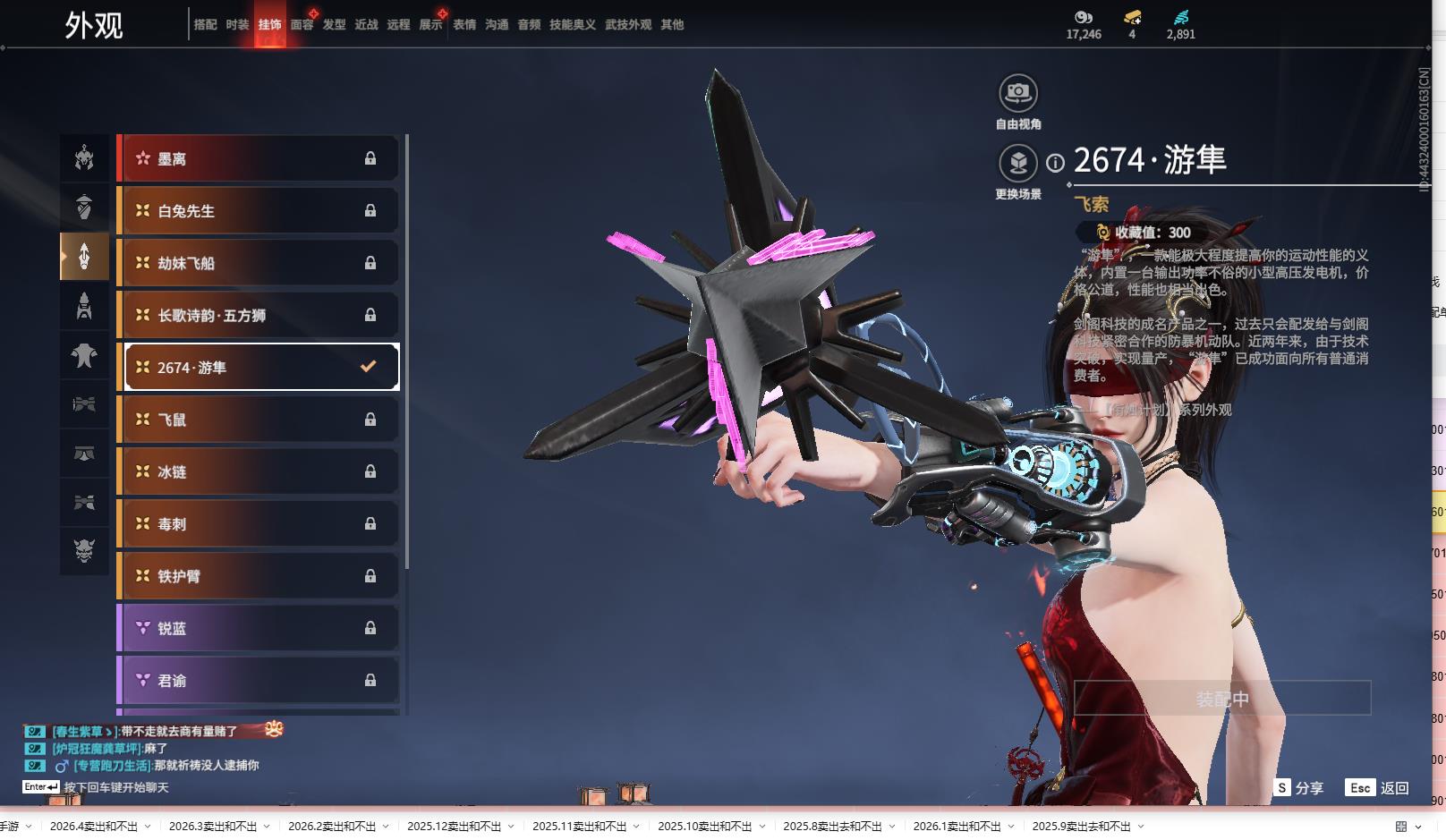Go to the 表情 tab
The image size is (1446, 840).
tap(464, 25)
